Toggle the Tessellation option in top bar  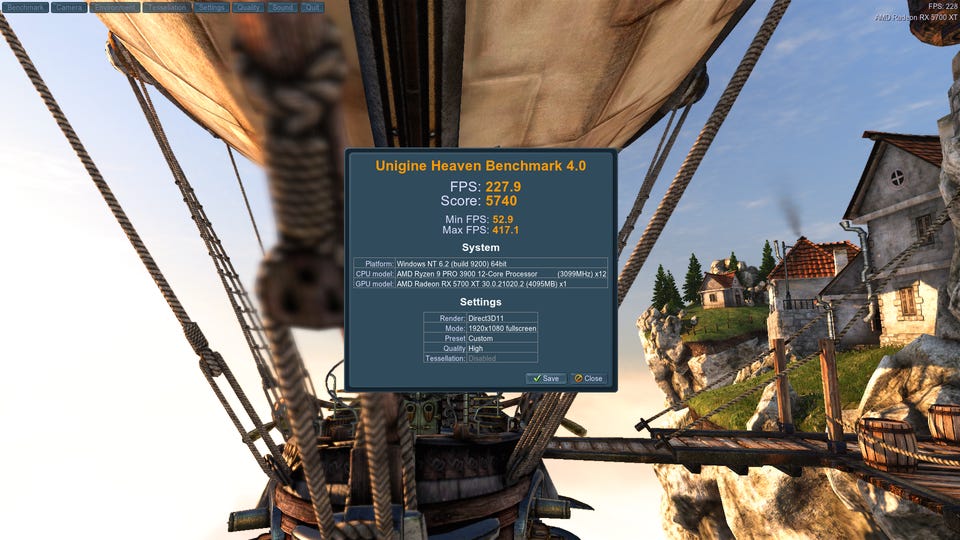tap(166, 7)
